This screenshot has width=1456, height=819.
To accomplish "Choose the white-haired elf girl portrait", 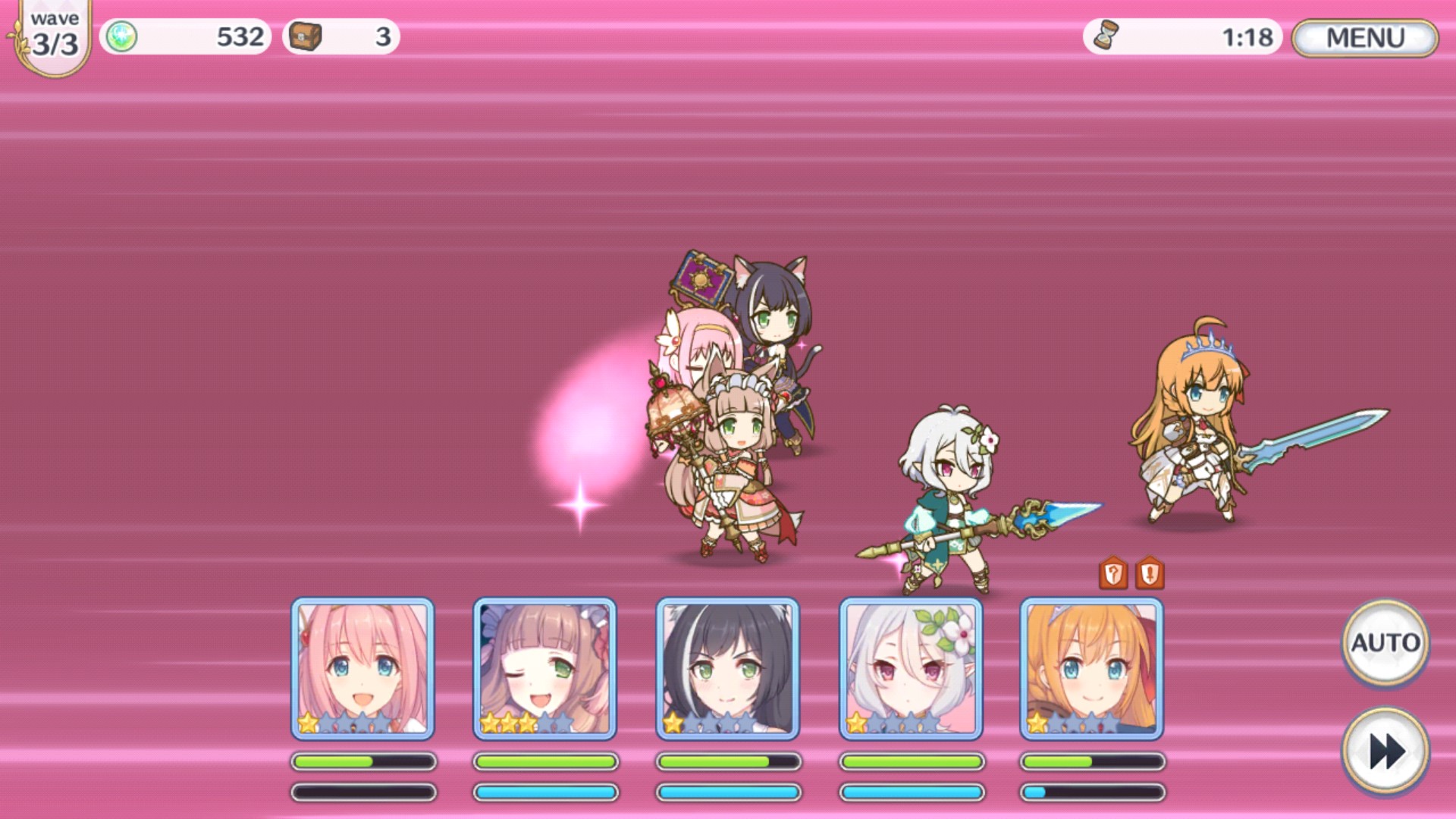I will (x=910, y=668).
